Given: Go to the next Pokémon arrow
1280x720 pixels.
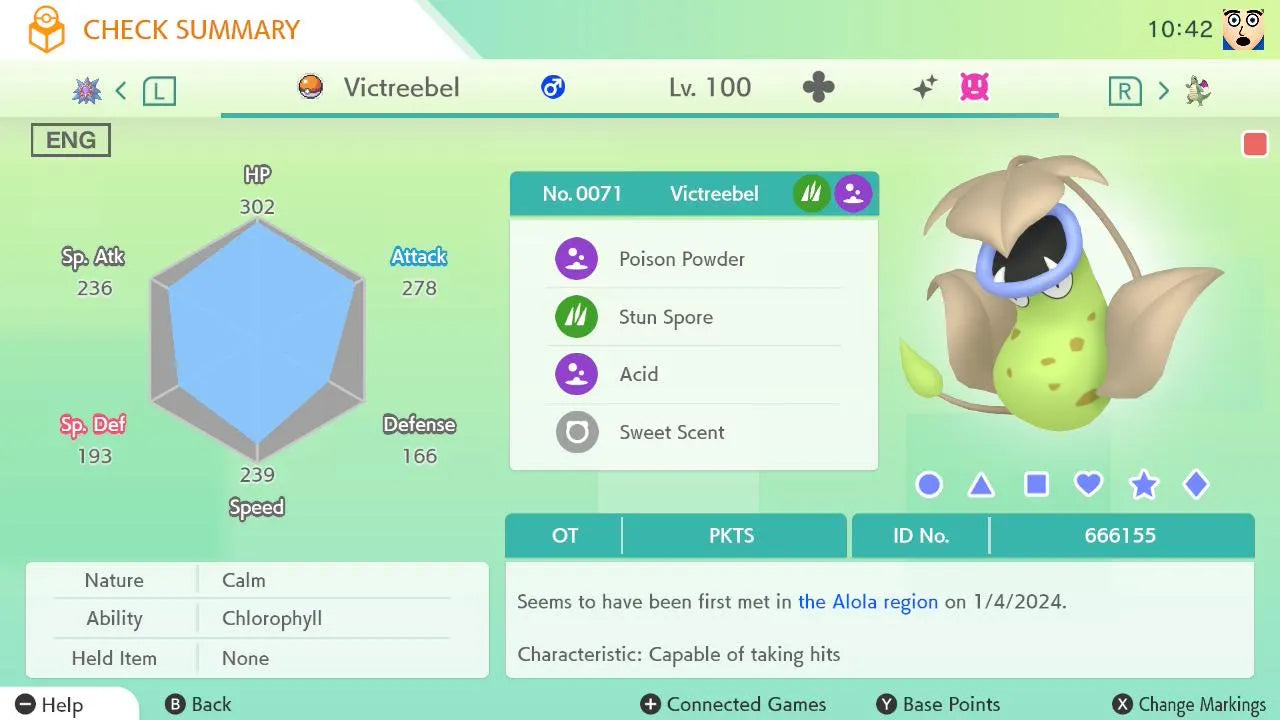Looking at the screenshot, I should [x=1163, y=91].
